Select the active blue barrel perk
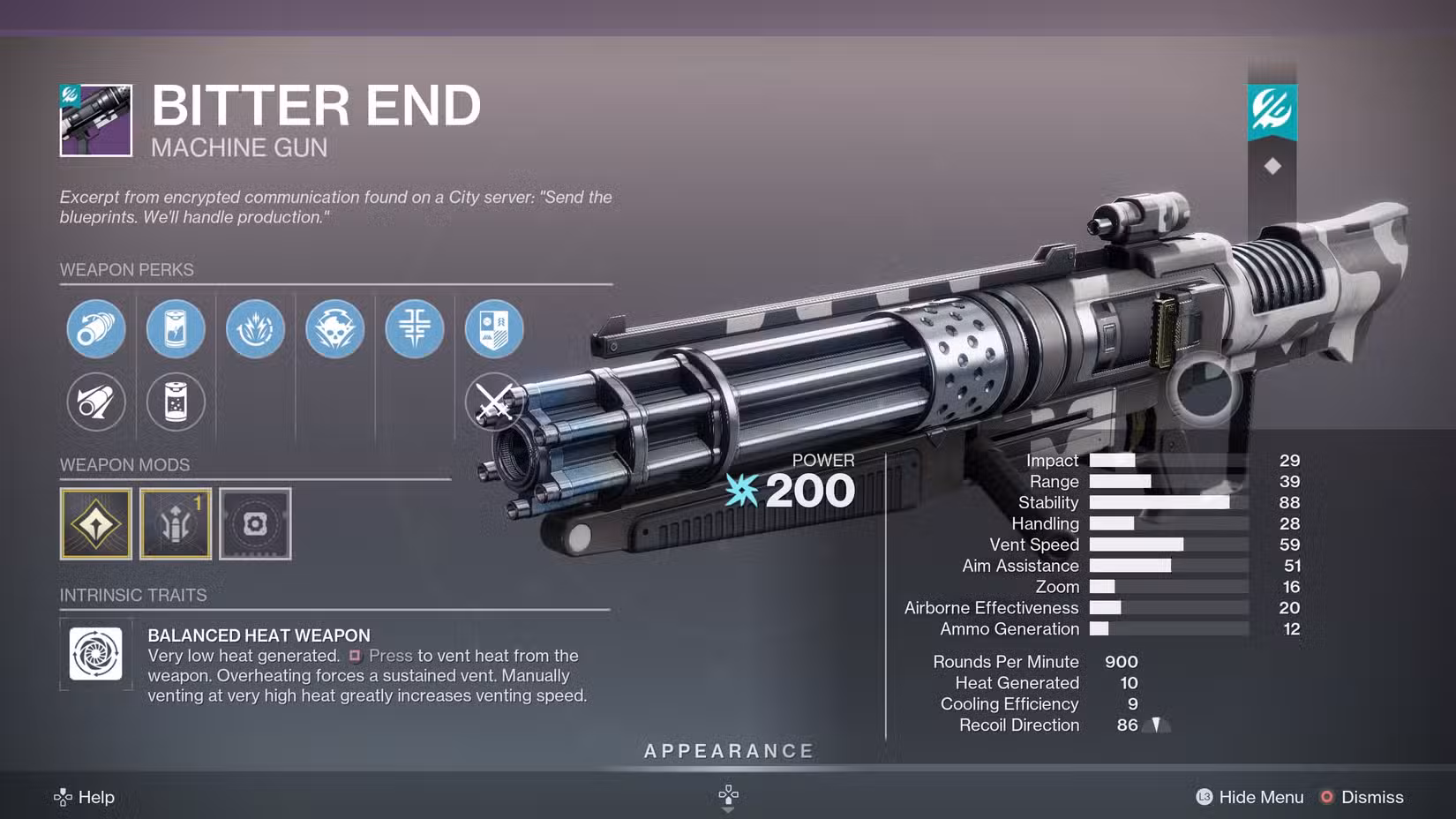The image size is (1456, 819). (x=96, y=329)
